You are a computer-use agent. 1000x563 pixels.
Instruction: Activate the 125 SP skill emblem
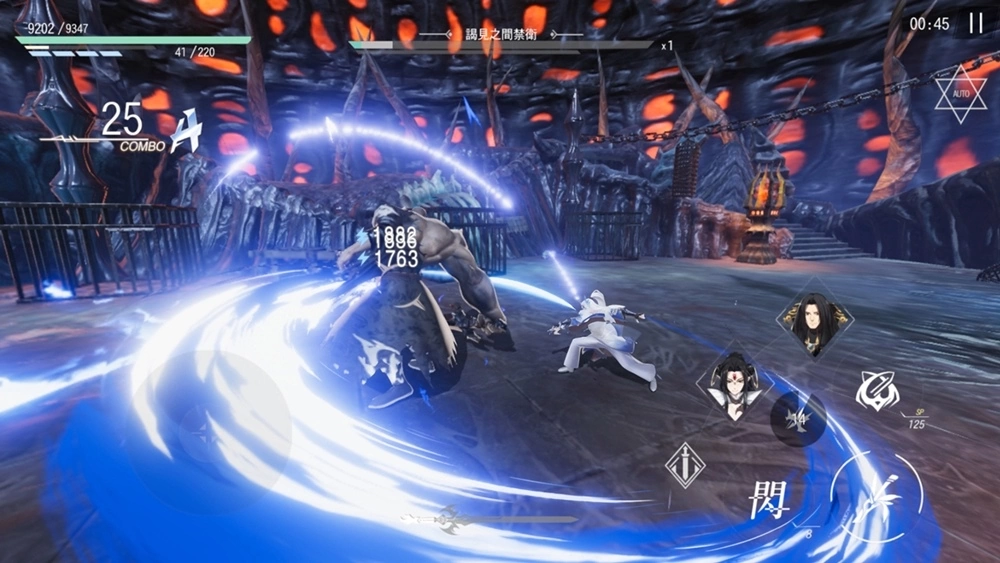[x=877, y=391]
